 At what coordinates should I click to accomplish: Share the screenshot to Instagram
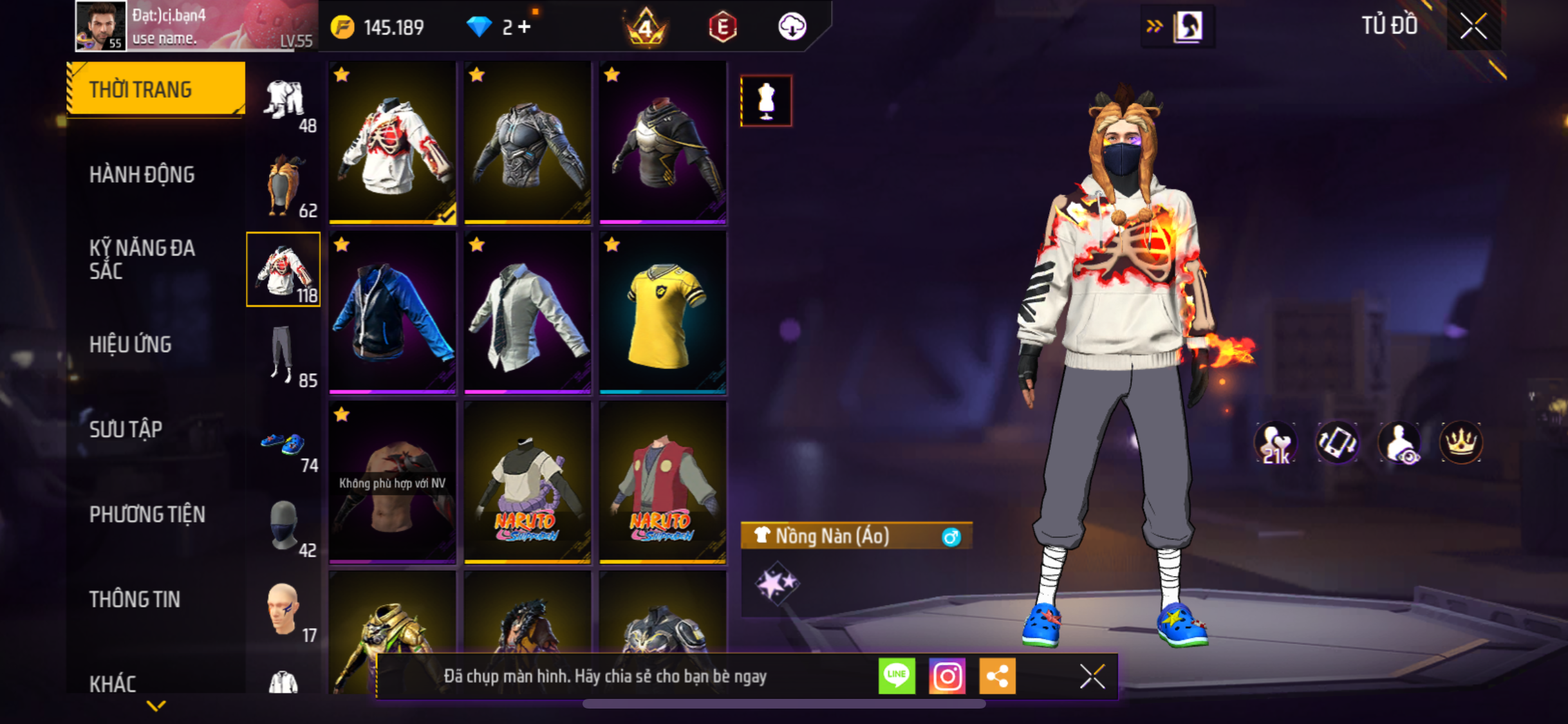coord(947,676)
